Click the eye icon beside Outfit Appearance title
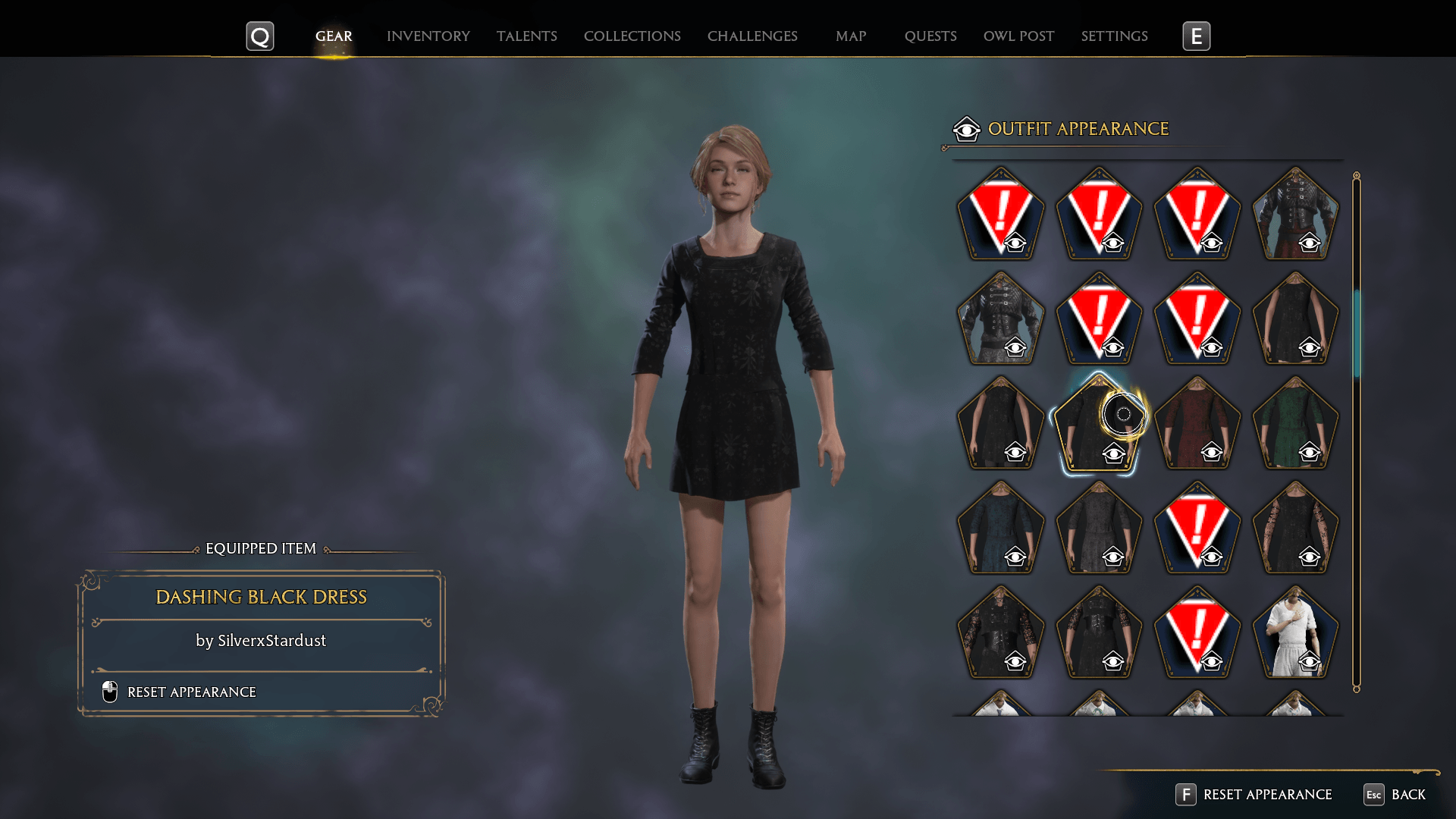 (966, 129)
